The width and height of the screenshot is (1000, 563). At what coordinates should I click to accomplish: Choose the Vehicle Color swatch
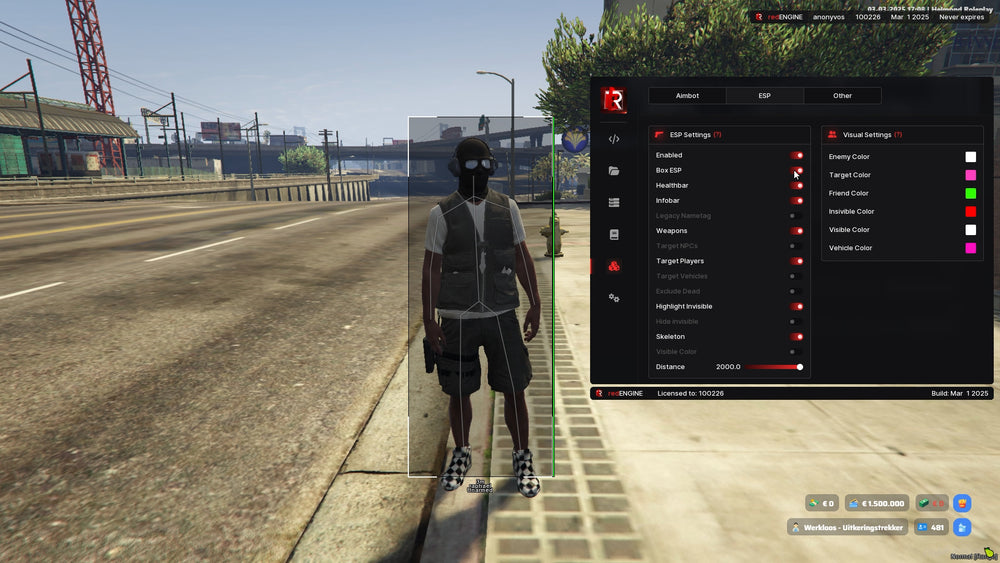970,248
